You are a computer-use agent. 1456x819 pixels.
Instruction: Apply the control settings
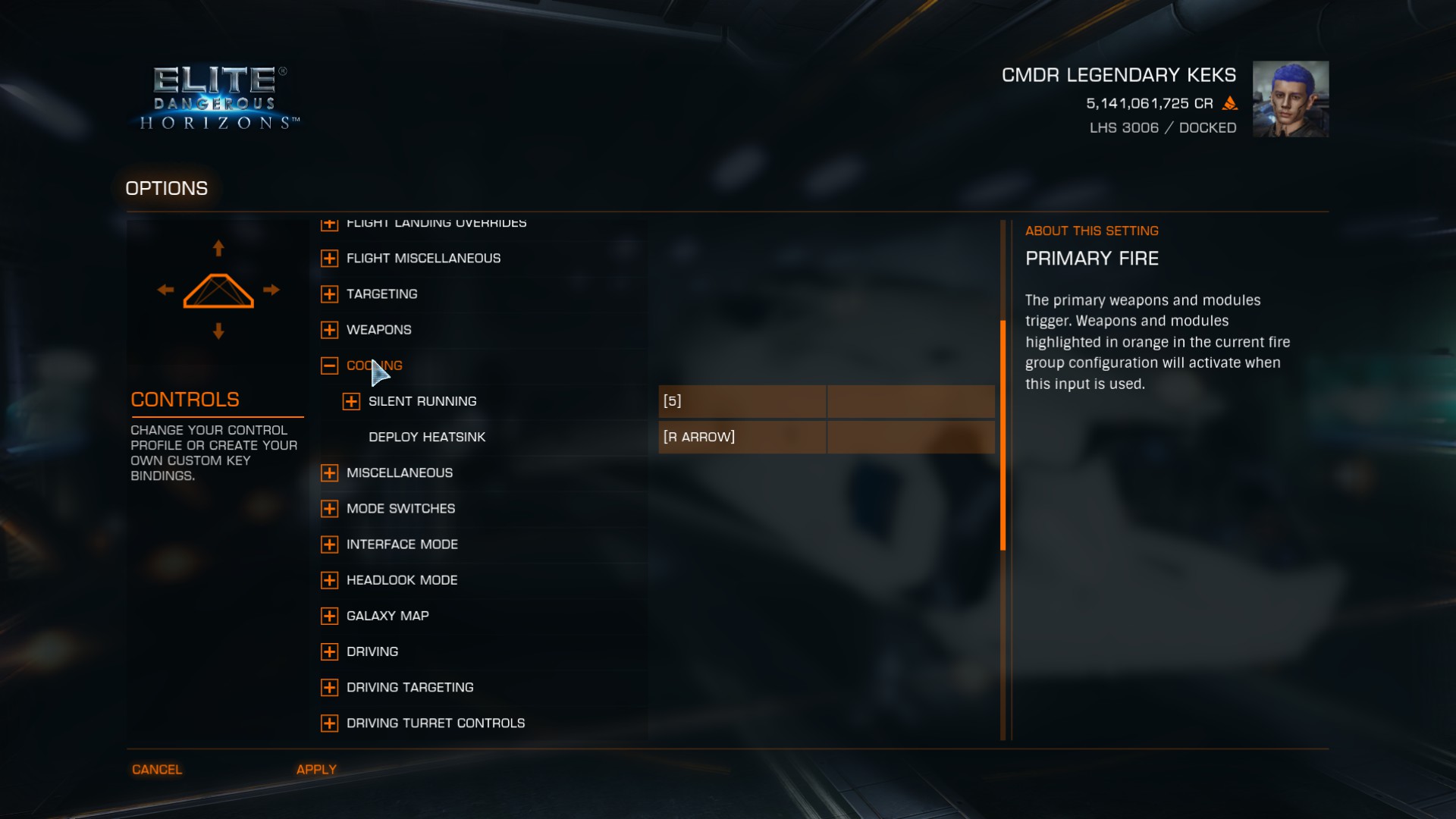(x=316, y=769)
